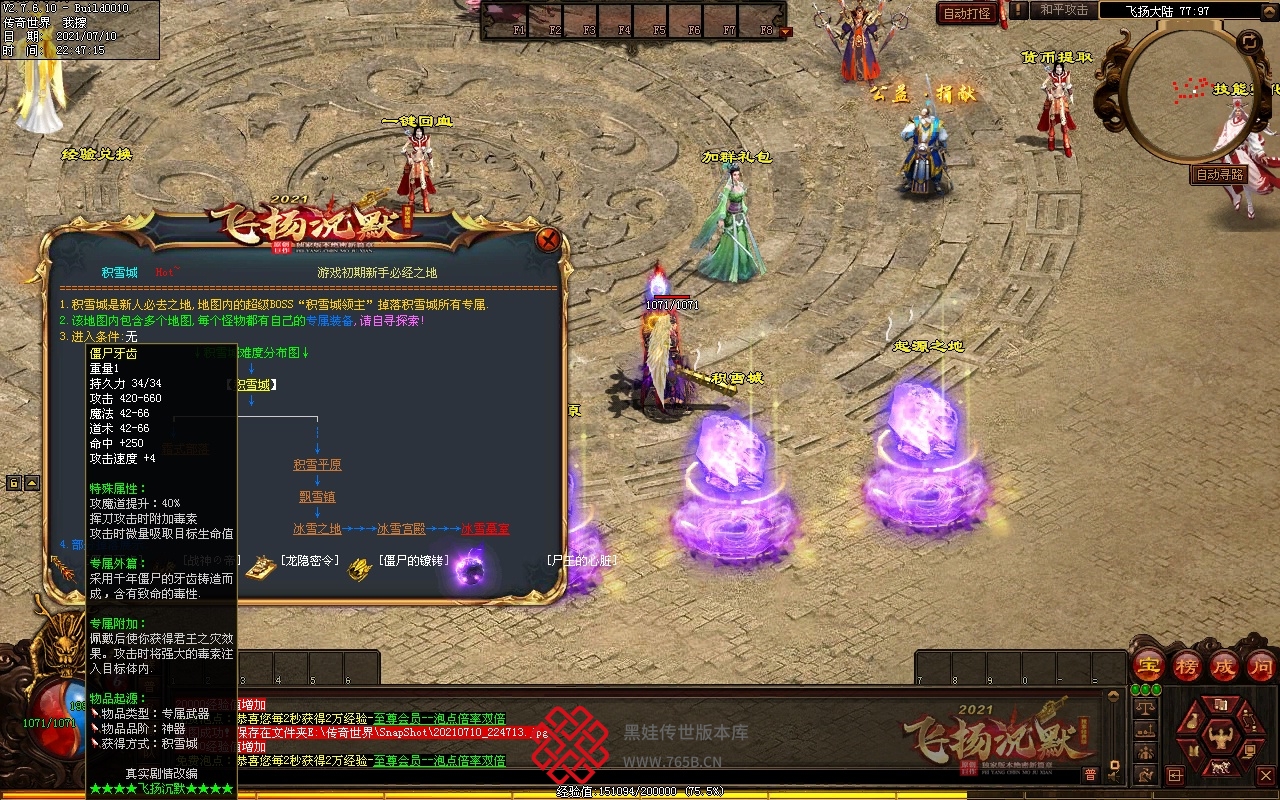Open the 宝 round red button
The height and width of the screenshot is (800, 1280).
pos(1149,665)
